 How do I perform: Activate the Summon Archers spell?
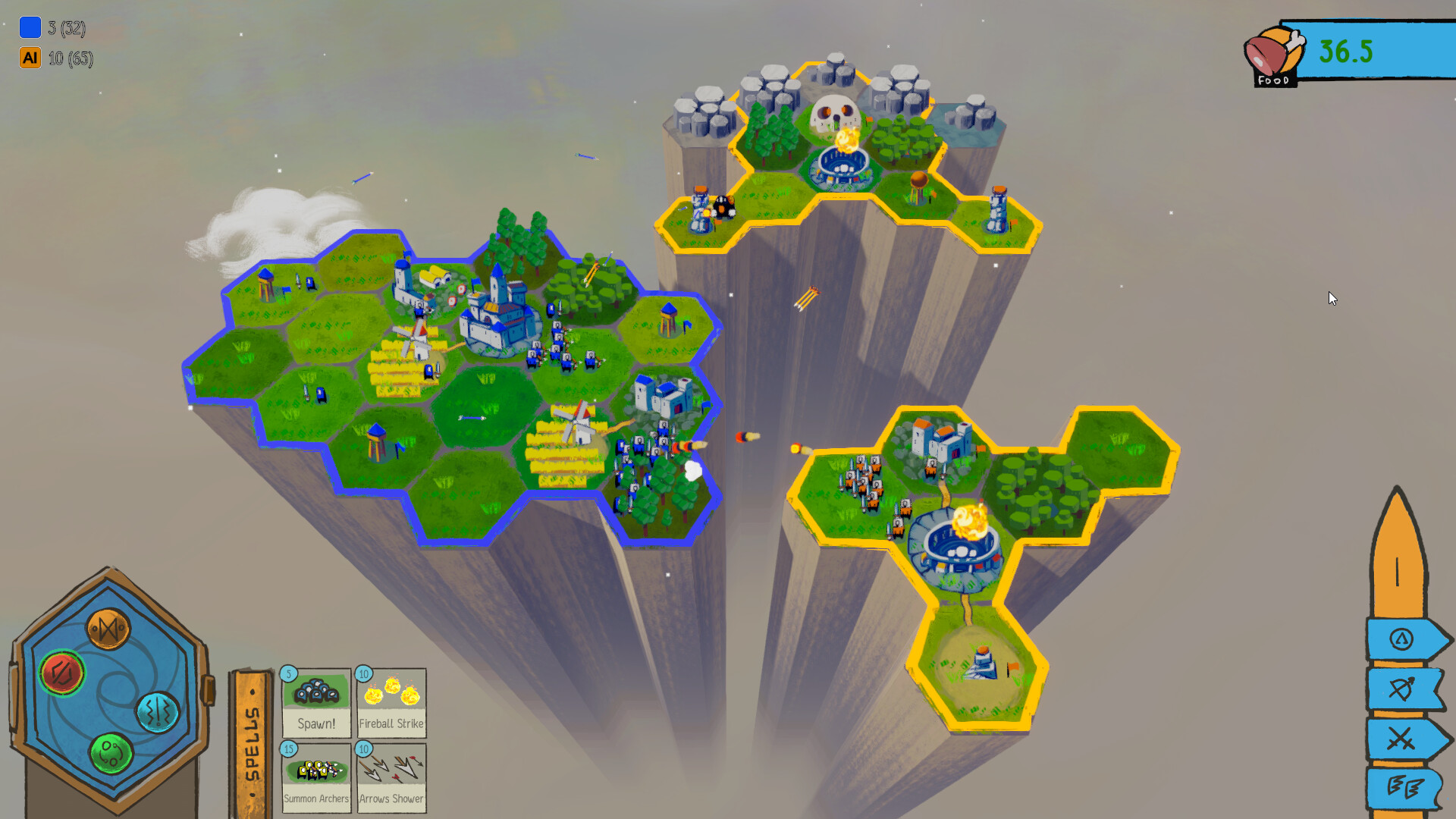pos(316,777)
